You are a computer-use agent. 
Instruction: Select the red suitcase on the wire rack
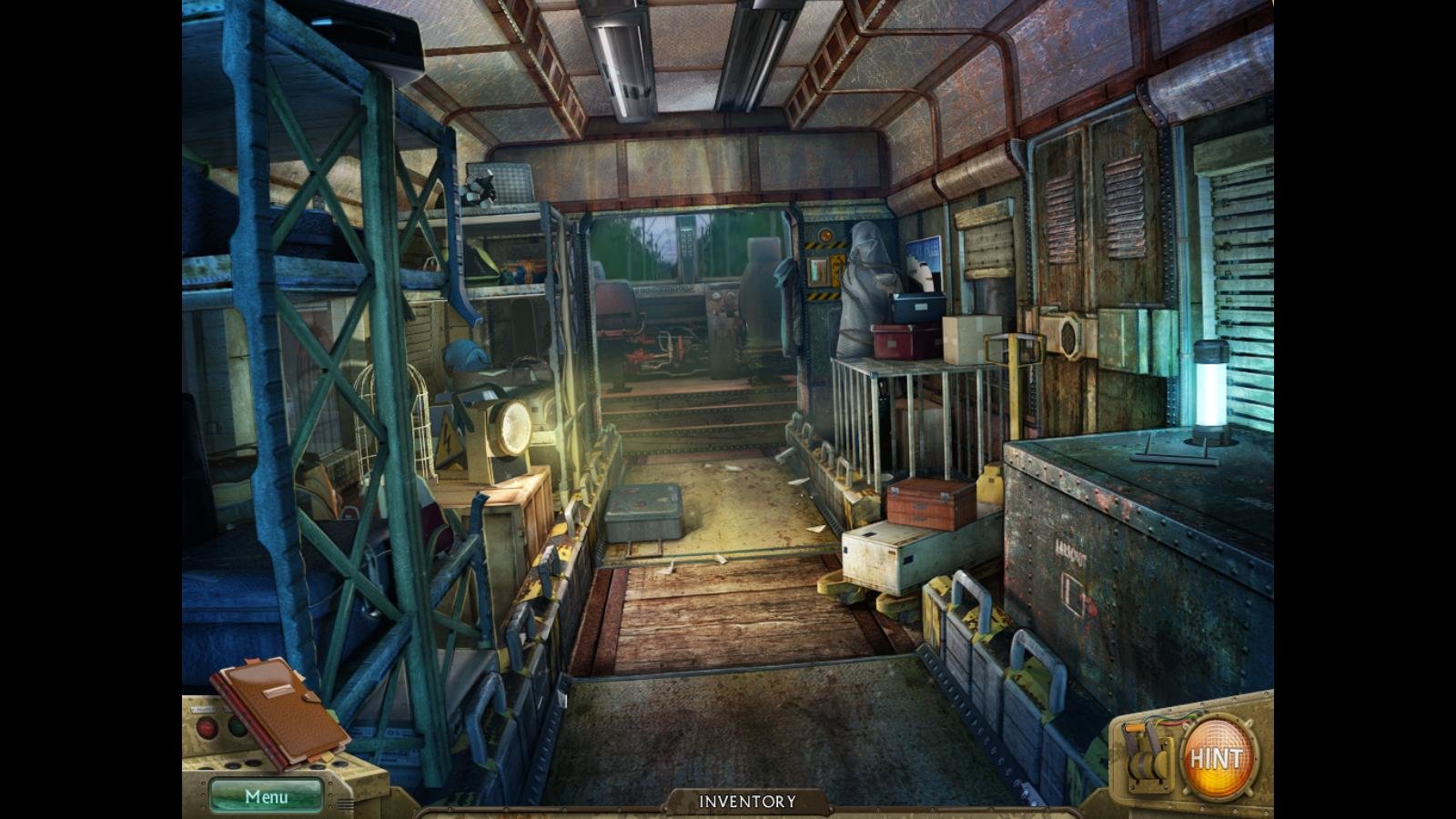[895, 339]
